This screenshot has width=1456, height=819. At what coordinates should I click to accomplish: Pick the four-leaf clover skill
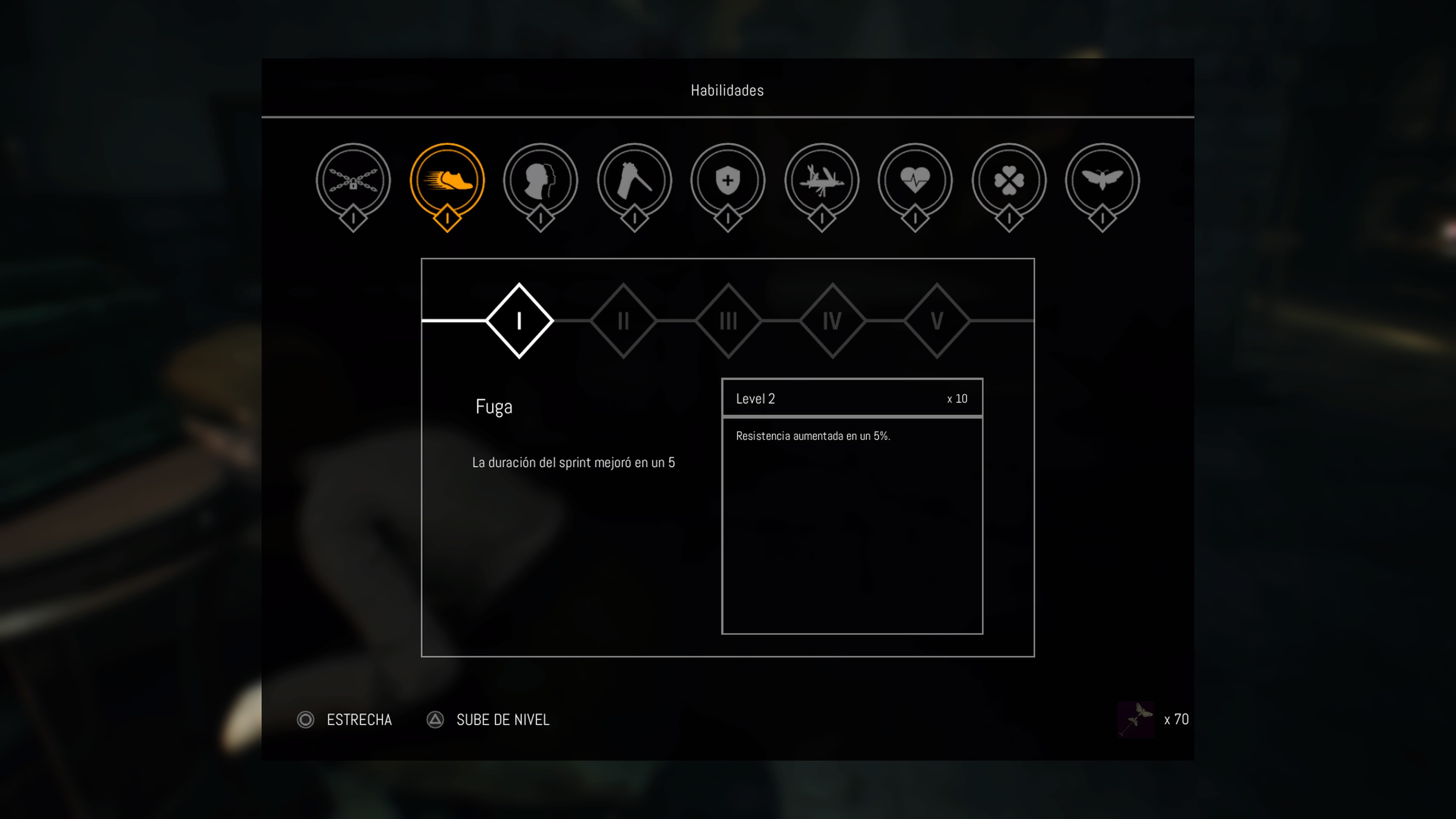click(x=1009, y=181)
